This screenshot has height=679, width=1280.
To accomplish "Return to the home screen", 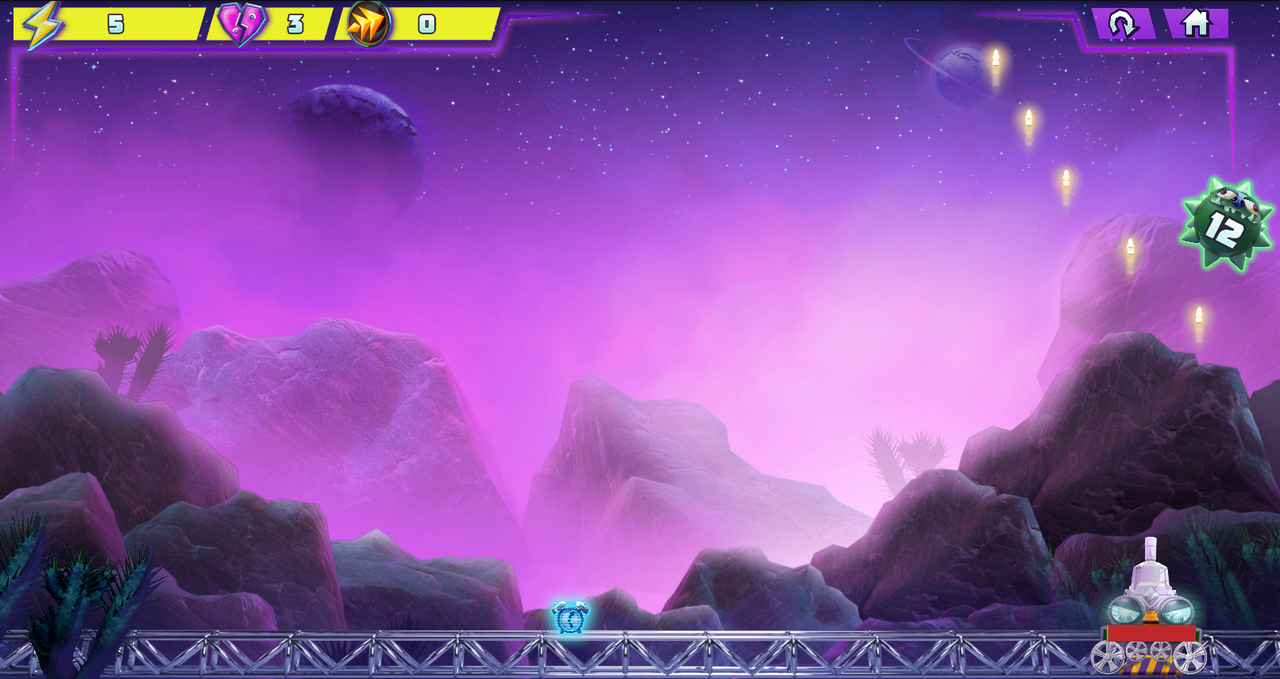I will (x=1196, y=23).
